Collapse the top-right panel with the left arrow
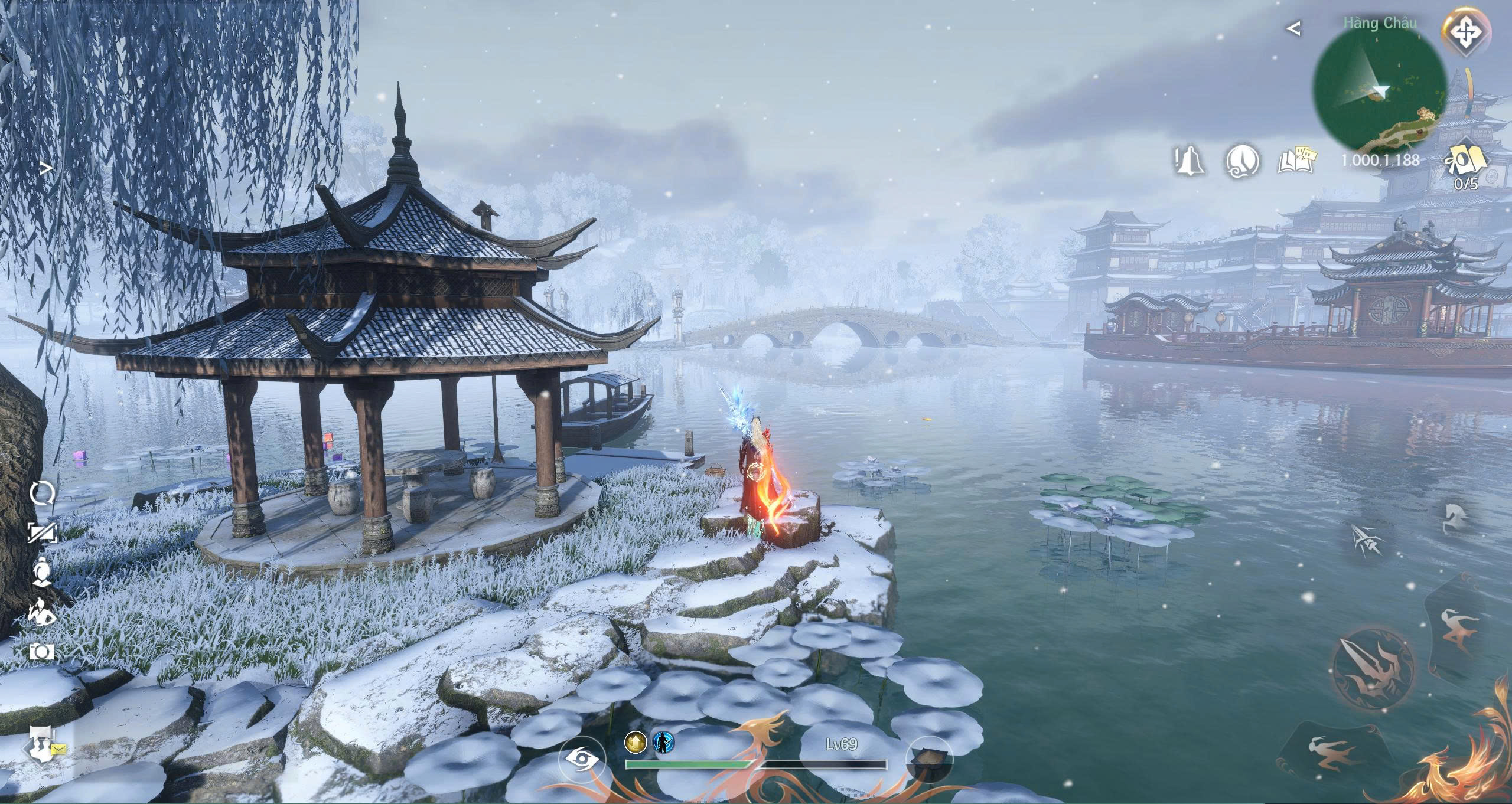The image size is (1512, 804). (x=1294, y=28)
